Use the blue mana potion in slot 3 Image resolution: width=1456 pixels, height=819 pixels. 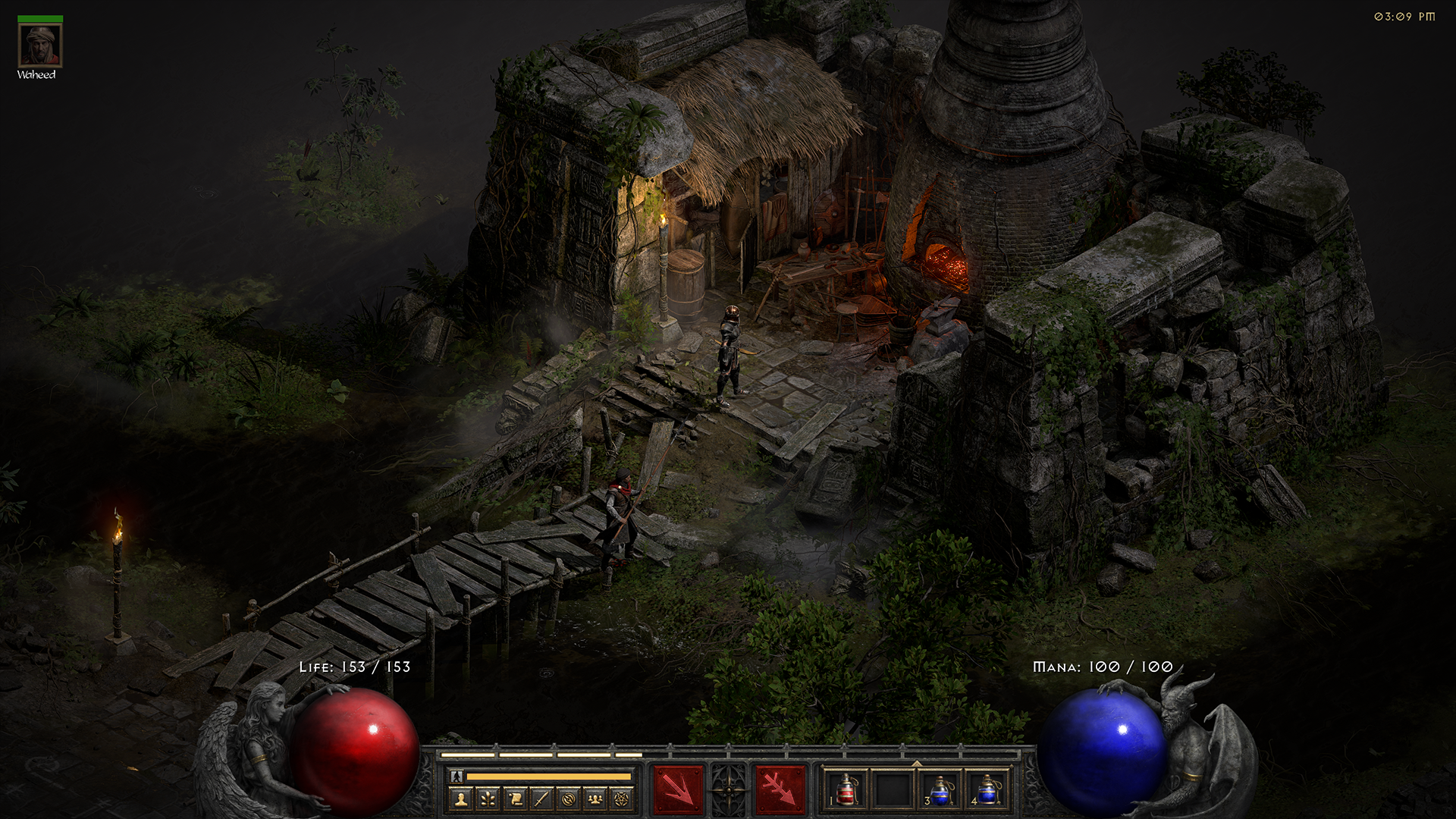[x=940, y=790]
